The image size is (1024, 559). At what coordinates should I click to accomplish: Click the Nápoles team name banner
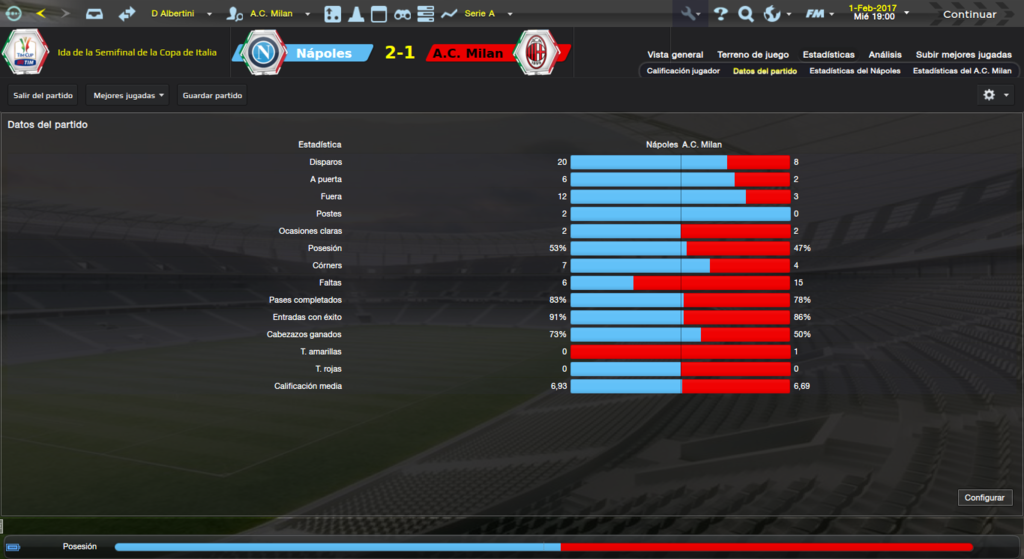coord(324,53)
